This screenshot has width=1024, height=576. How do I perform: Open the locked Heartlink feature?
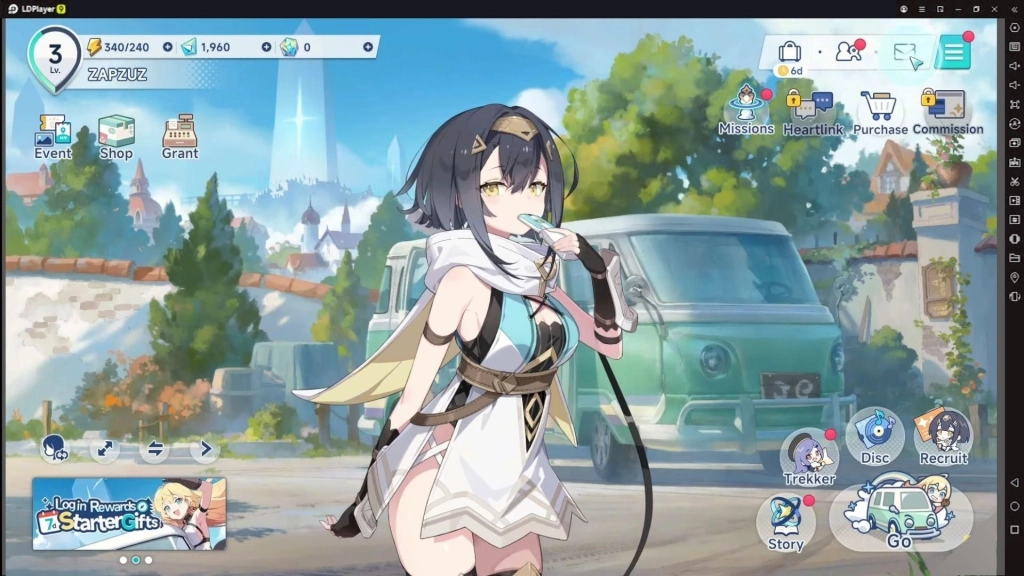[812, 112]
